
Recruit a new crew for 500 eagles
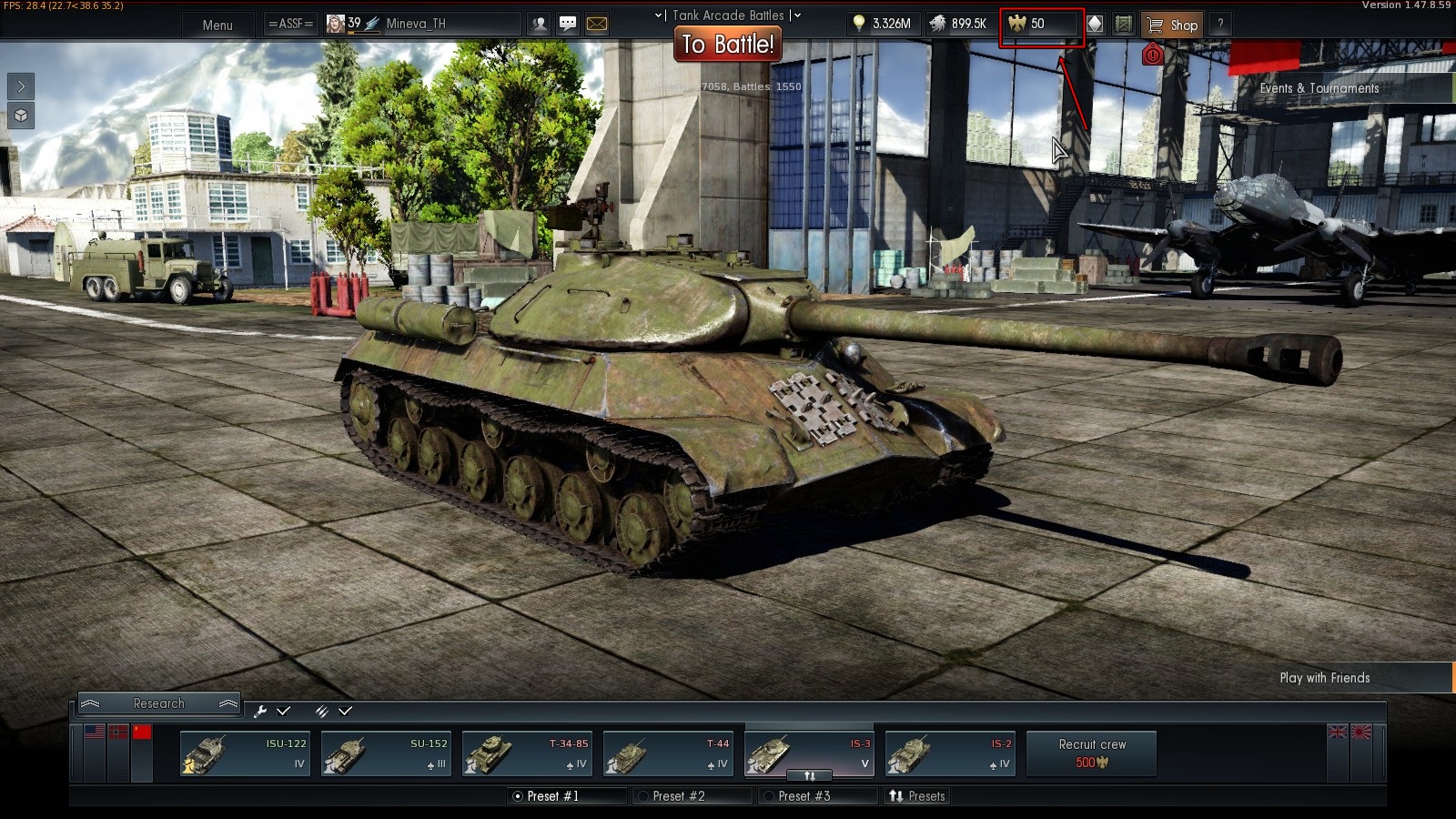pos(1092,753)
